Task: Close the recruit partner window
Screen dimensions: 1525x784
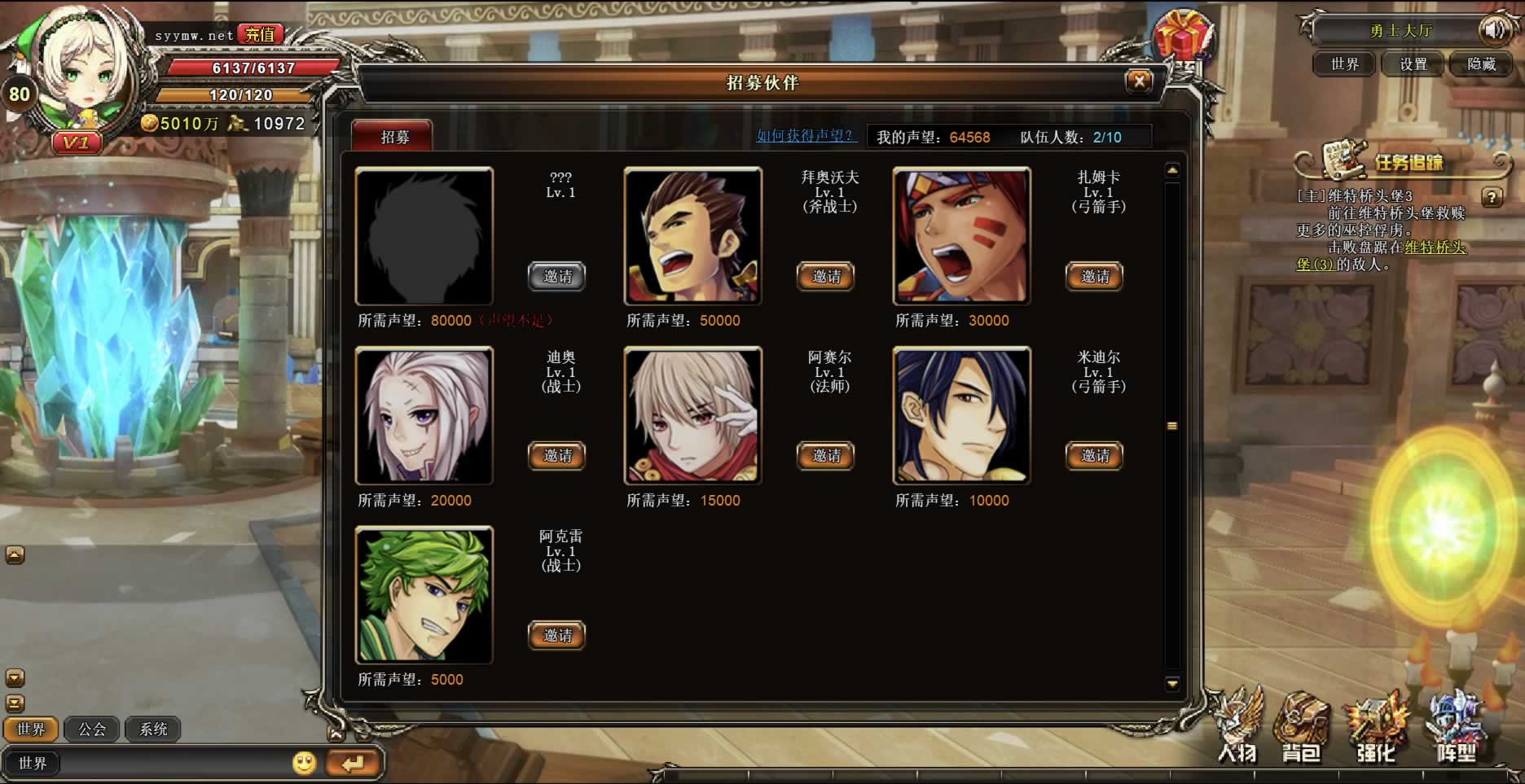Action: click(1139, 81)
